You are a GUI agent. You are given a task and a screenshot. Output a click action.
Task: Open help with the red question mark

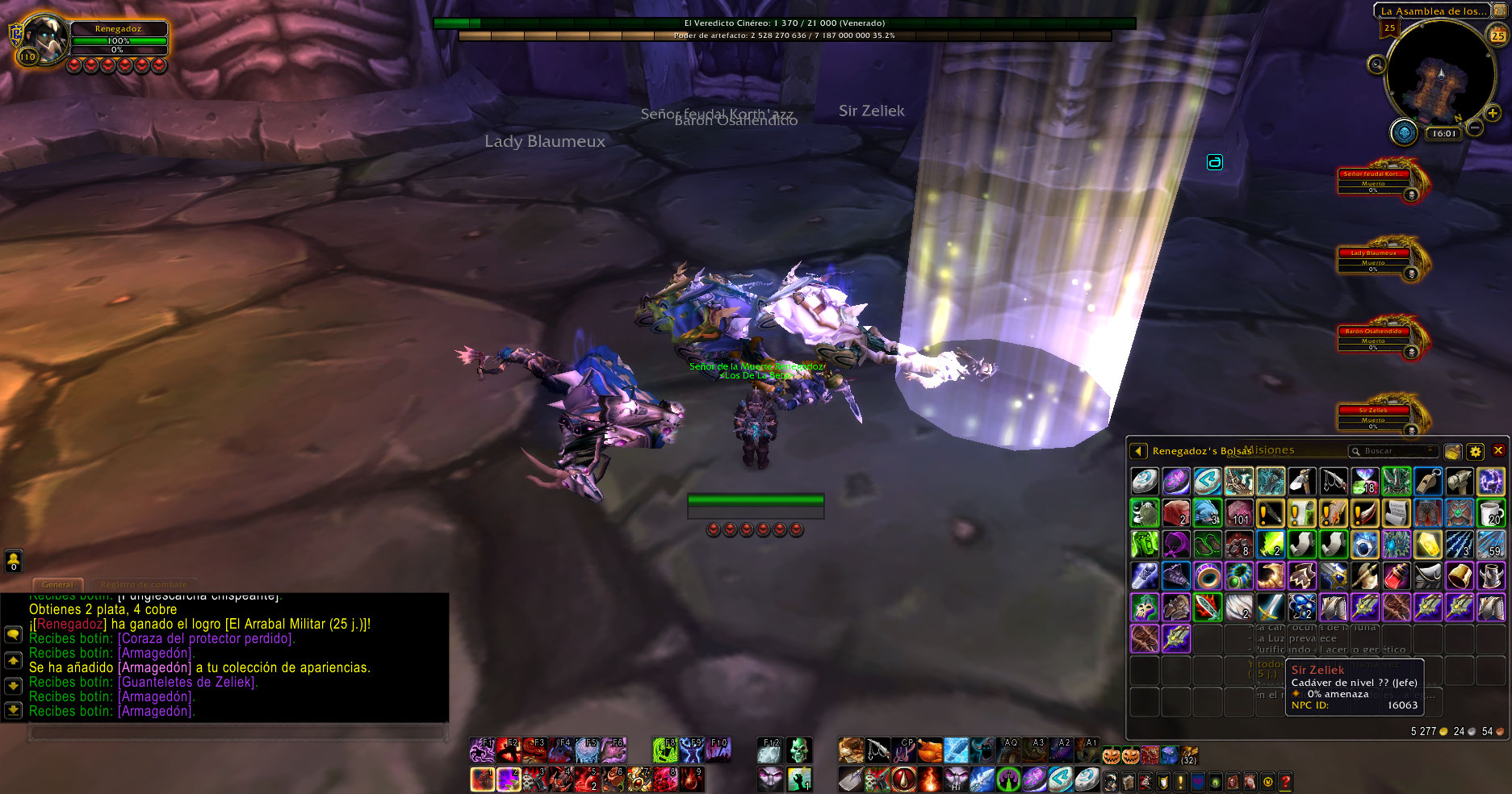(1285, 781)
